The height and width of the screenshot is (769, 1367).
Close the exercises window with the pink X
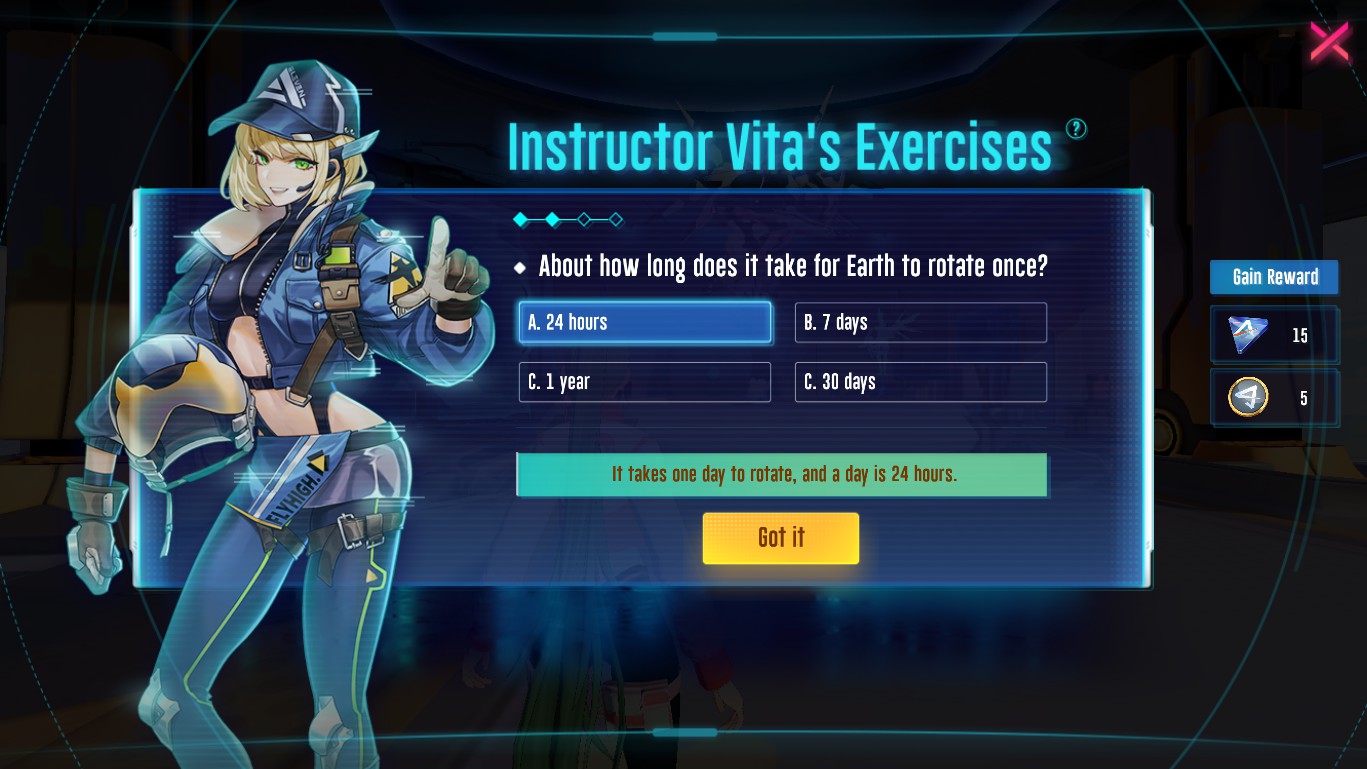click(x=1329, y=41)
